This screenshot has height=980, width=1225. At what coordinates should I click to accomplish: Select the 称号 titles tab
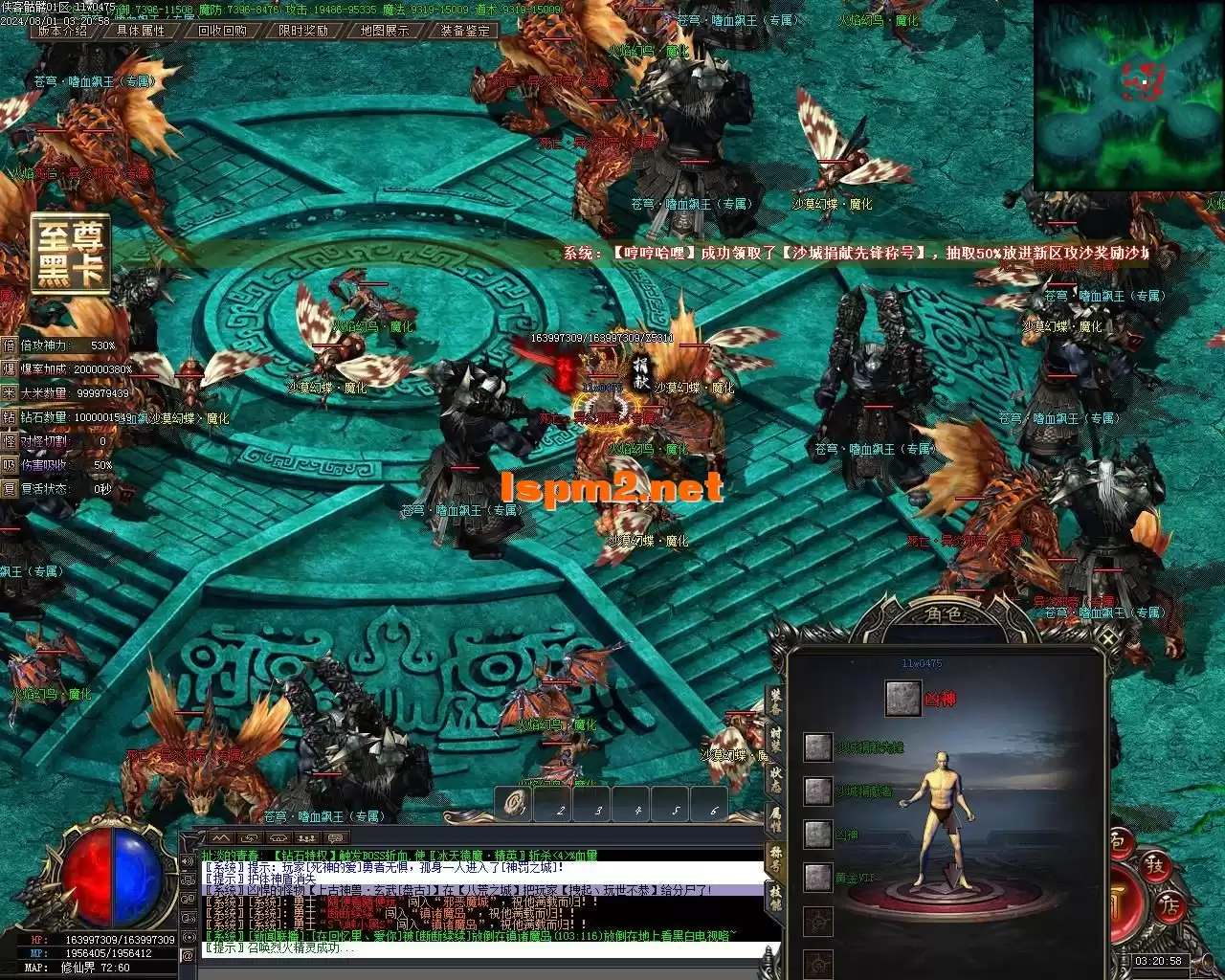(775, 859)
